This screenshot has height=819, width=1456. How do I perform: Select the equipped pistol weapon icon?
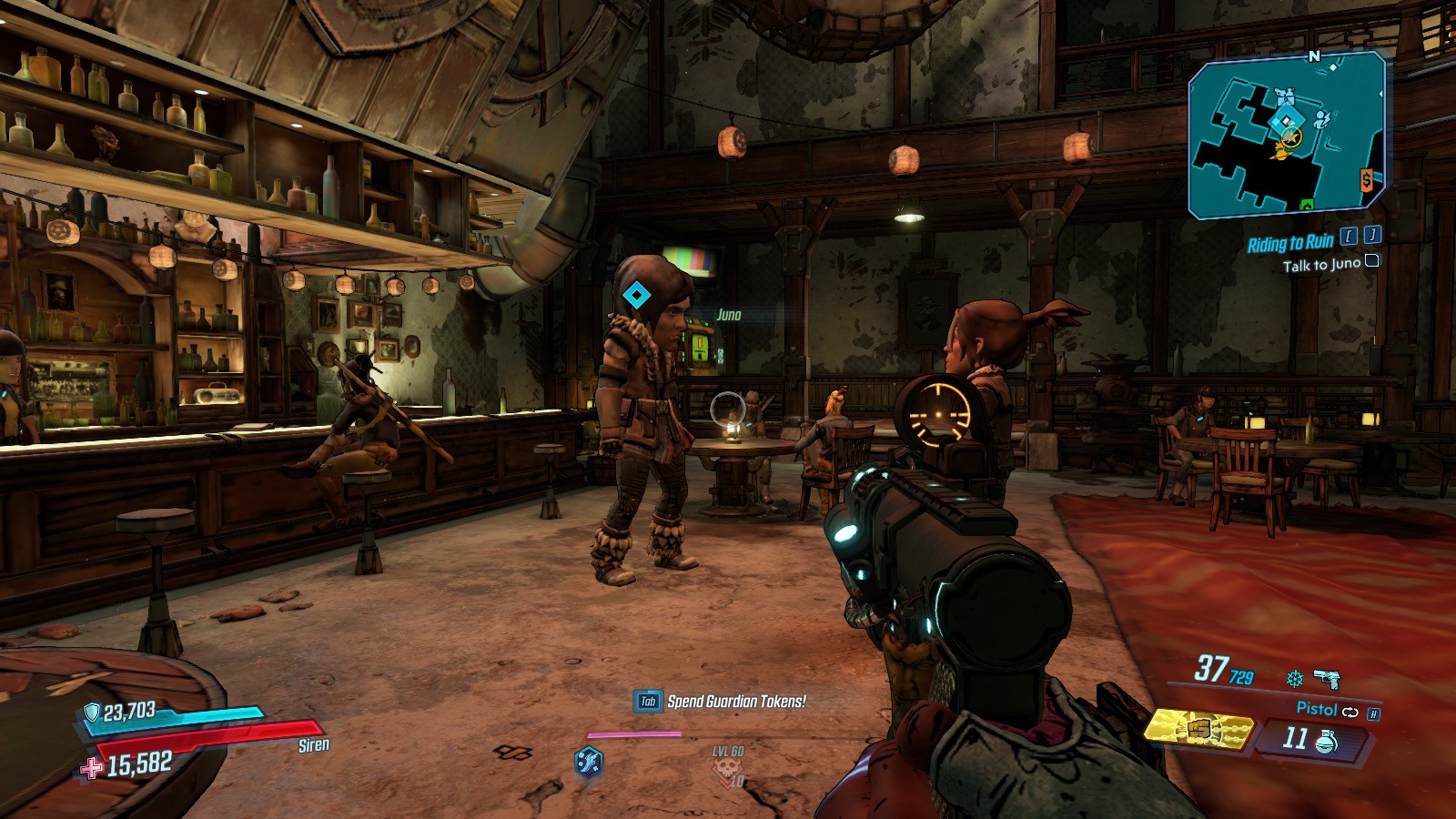pos(1327,679)
